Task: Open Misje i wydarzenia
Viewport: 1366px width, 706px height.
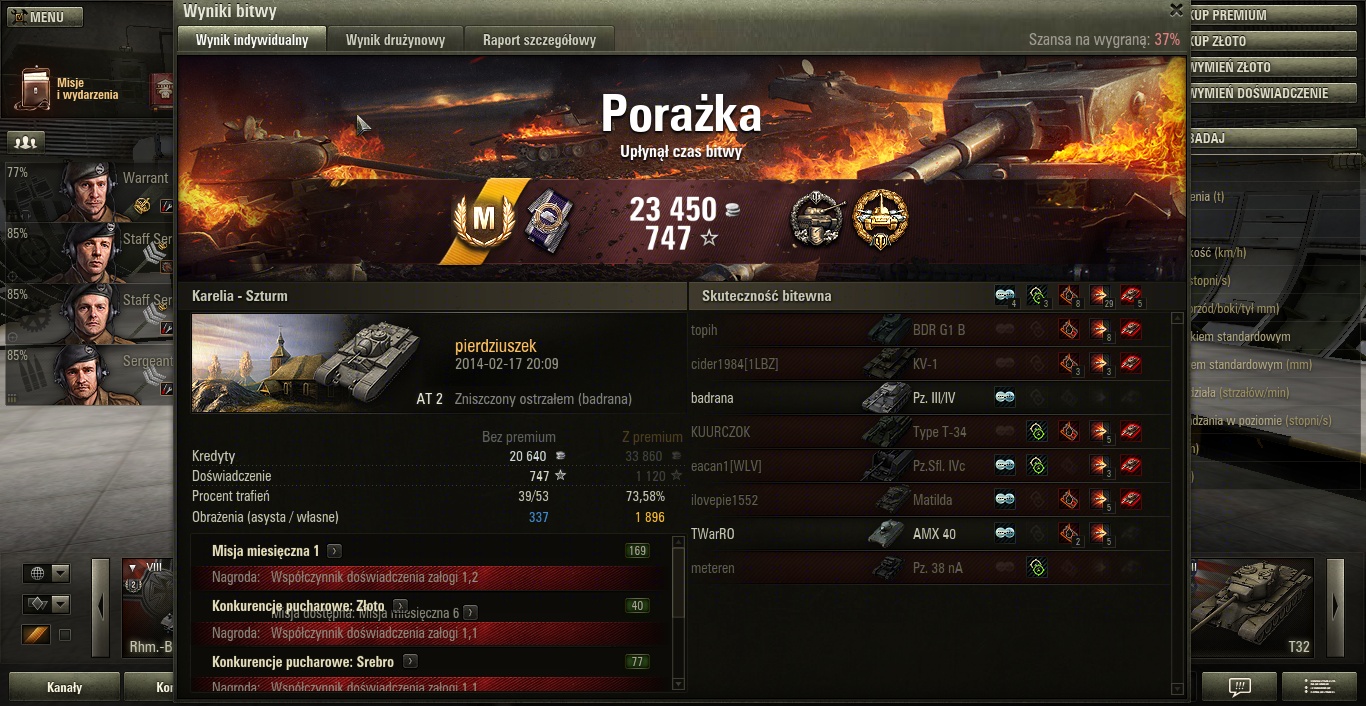Action: [x=70, y=89]
